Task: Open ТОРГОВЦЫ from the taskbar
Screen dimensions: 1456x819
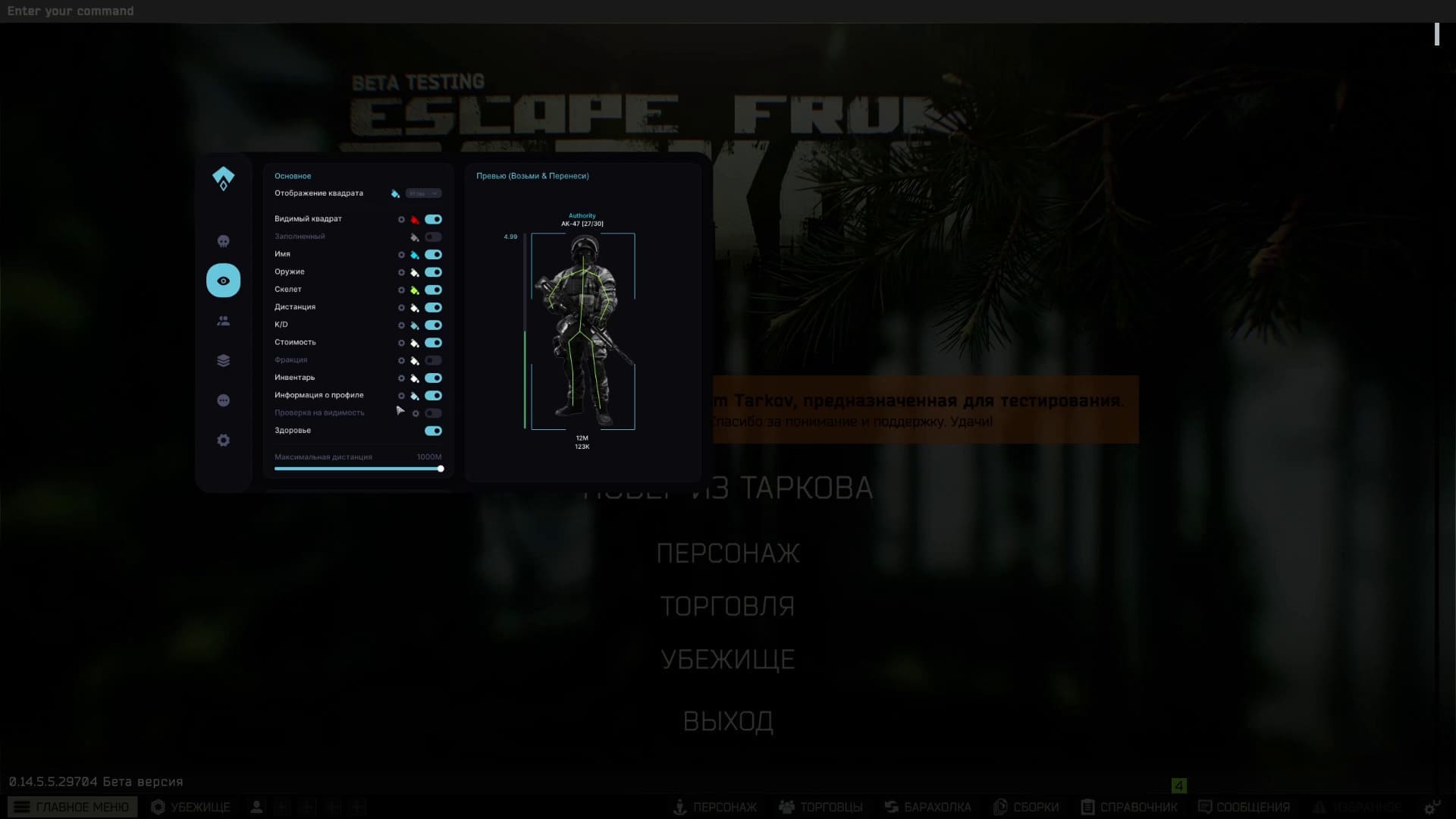Action: [x=821, y=807]
